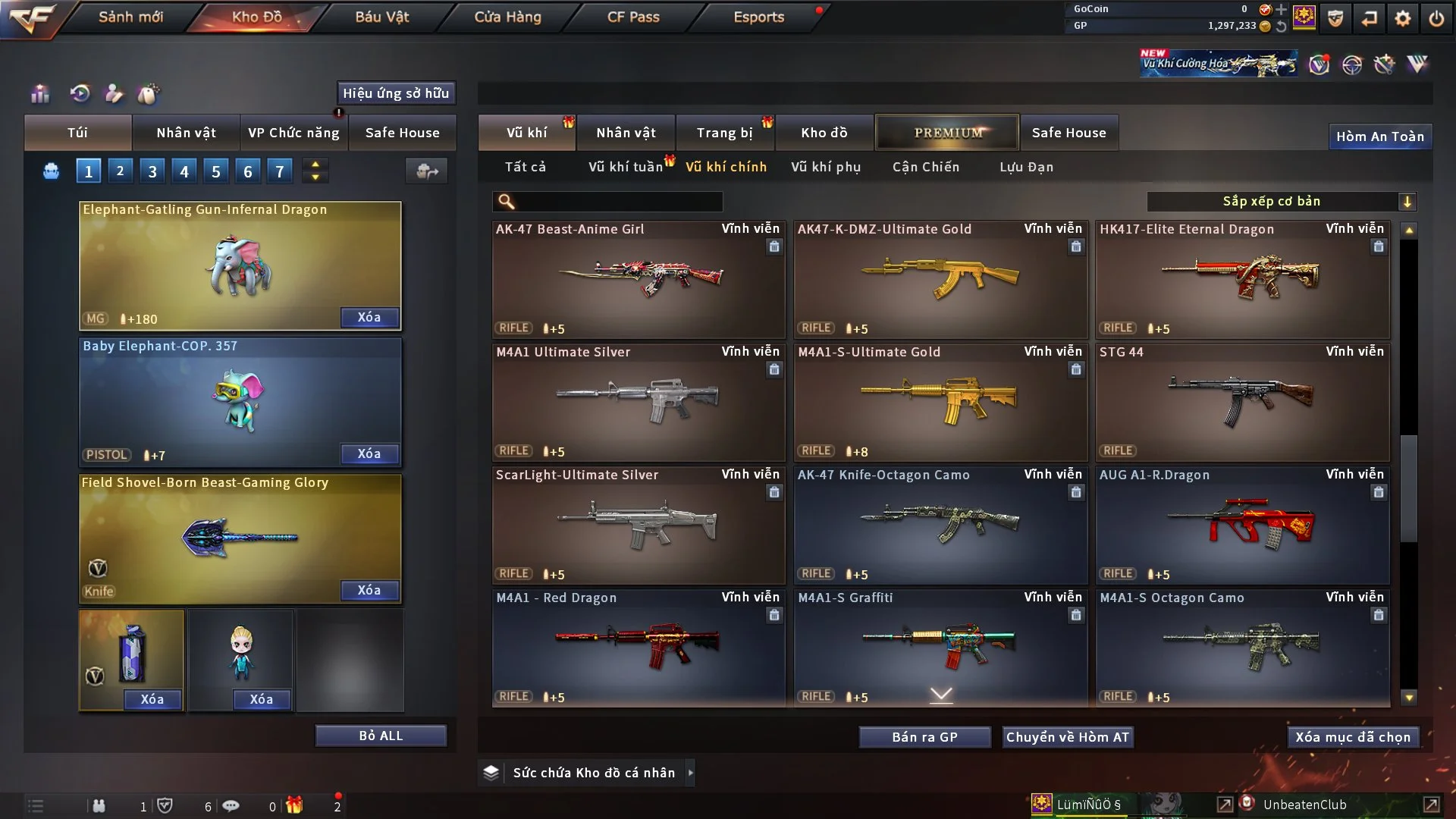This screenshot has width=1456, height=819.
Task: Show the Cận Chiến weapon category
Action: (x=925, y=167)
